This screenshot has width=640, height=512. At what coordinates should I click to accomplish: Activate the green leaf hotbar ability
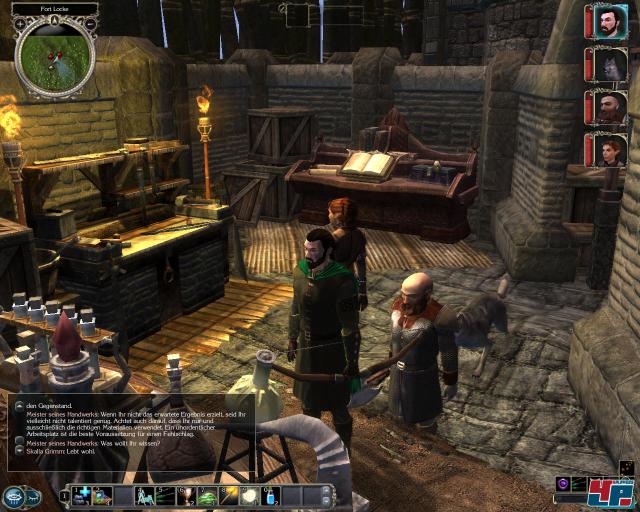click(x=207, y=495)
